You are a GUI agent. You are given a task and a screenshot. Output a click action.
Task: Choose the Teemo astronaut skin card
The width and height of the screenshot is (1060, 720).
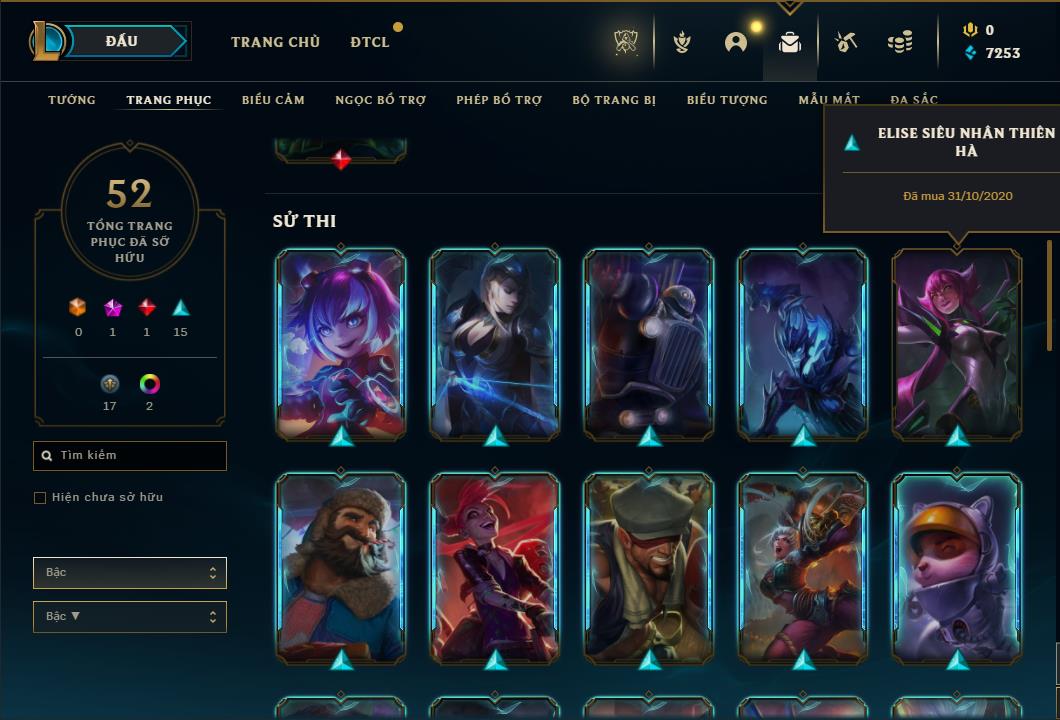pyautogui.click(x=957, y=567)
